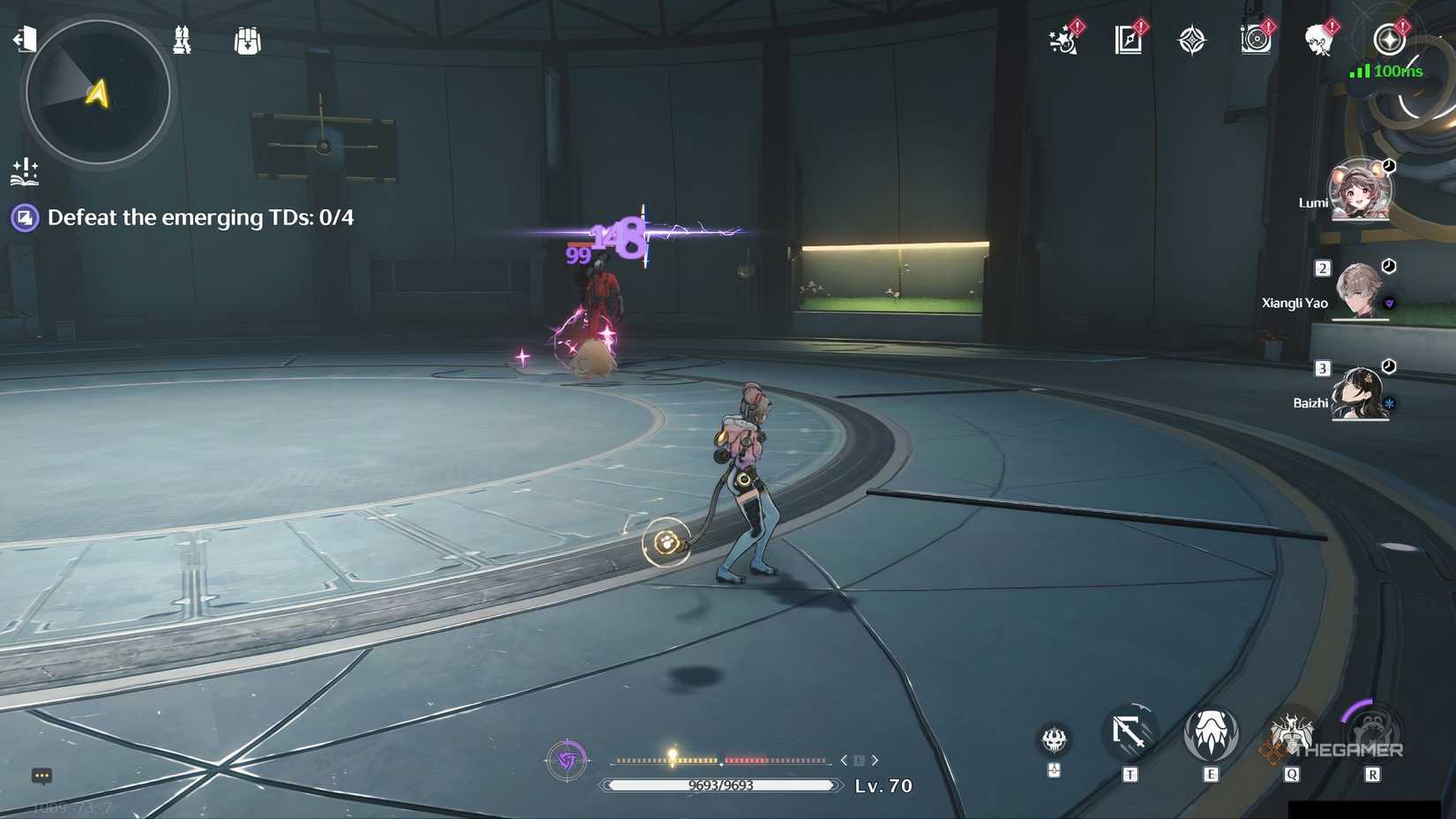Use the weapon skill bound to T
This screenshot has width=1456, height=819.
(x=1130, y=734)
